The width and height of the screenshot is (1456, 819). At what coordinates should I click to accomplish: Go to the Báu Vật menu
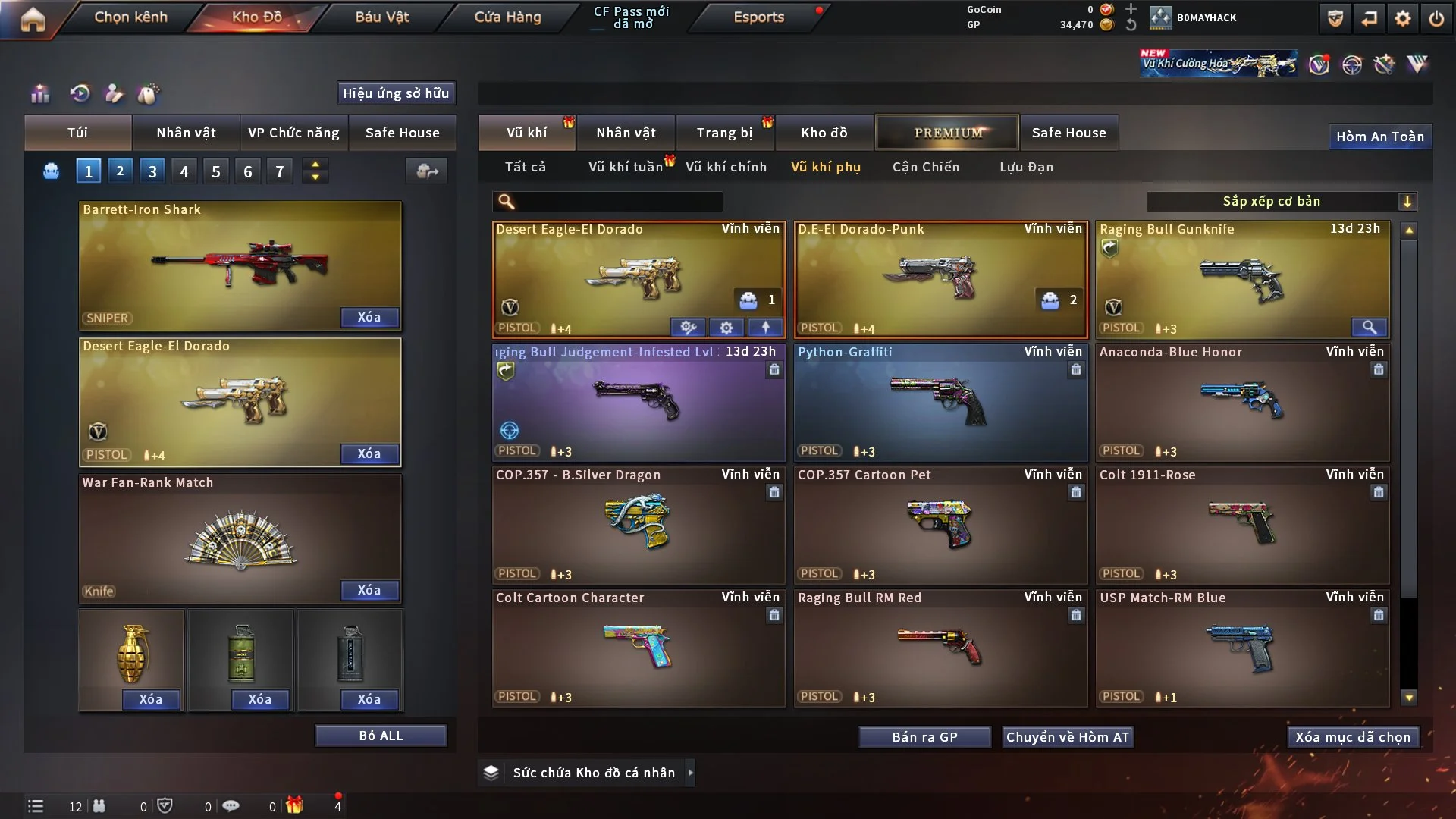click(381, 17)
